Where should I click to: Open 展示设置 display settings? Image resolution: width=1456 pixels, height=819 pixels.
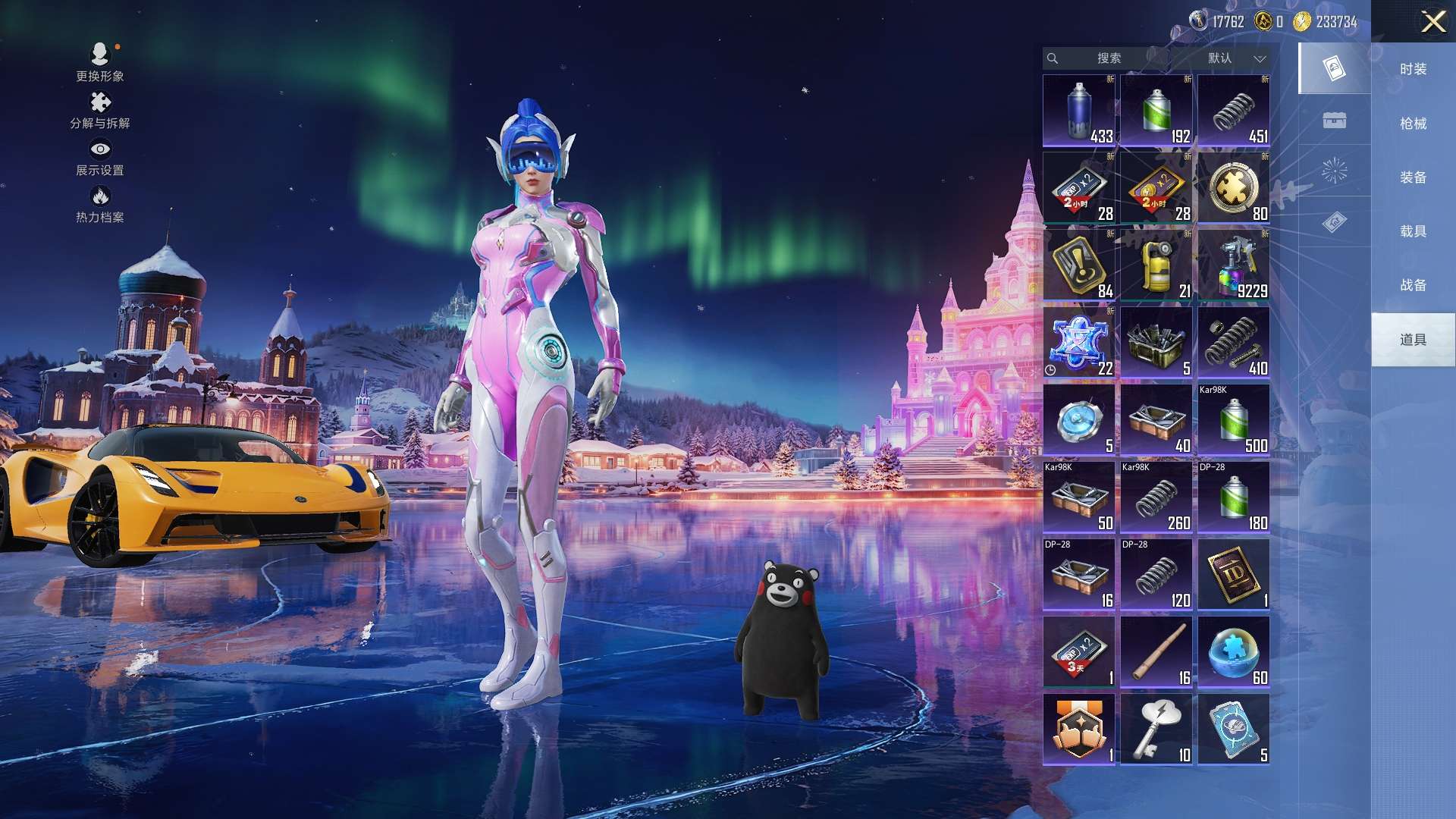click(x=100, y=158)
